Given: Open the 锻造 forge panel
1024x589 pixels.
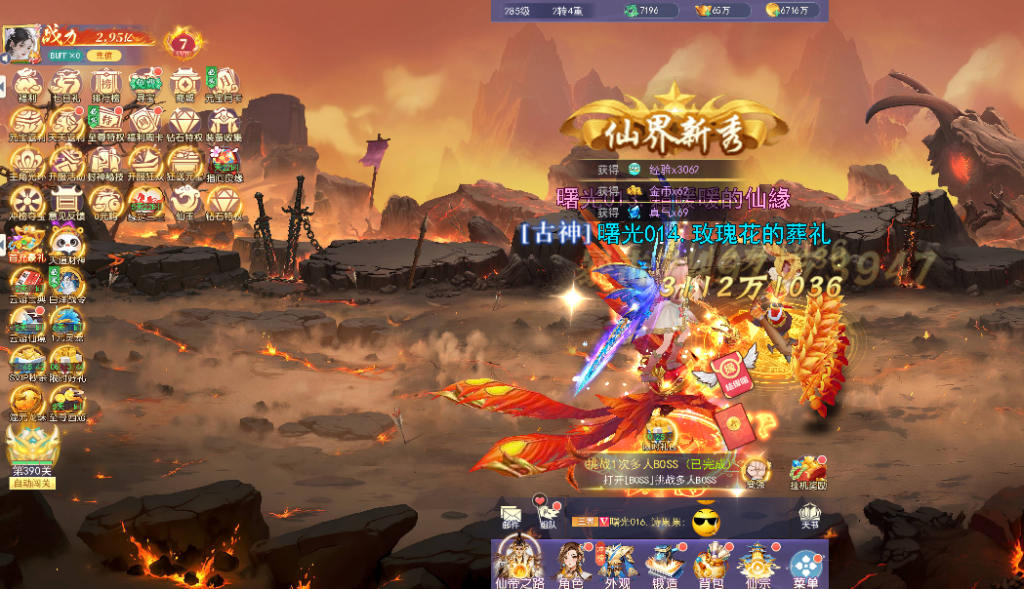Looking at the screenshot, I should pos(664,564).
